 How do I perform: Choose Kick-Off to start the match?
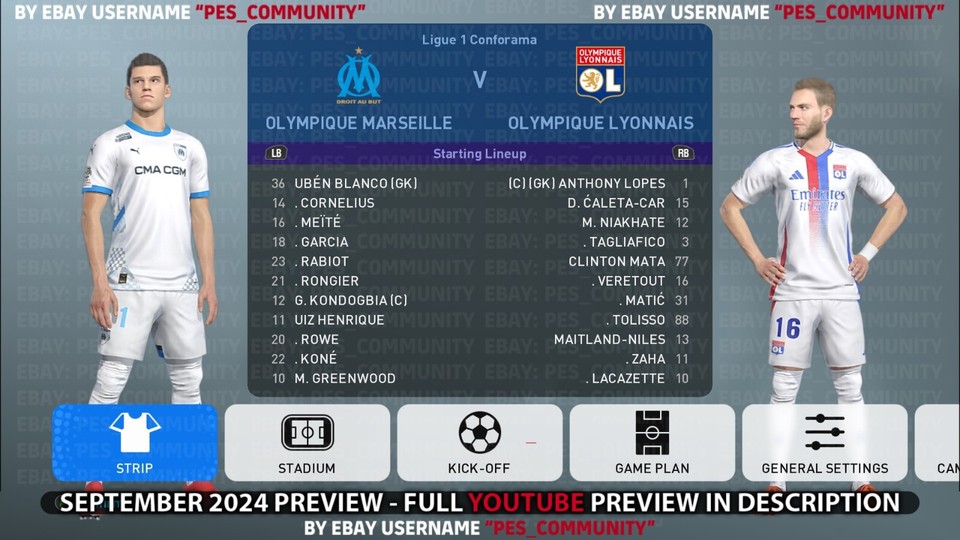click(x=480, y=442)
